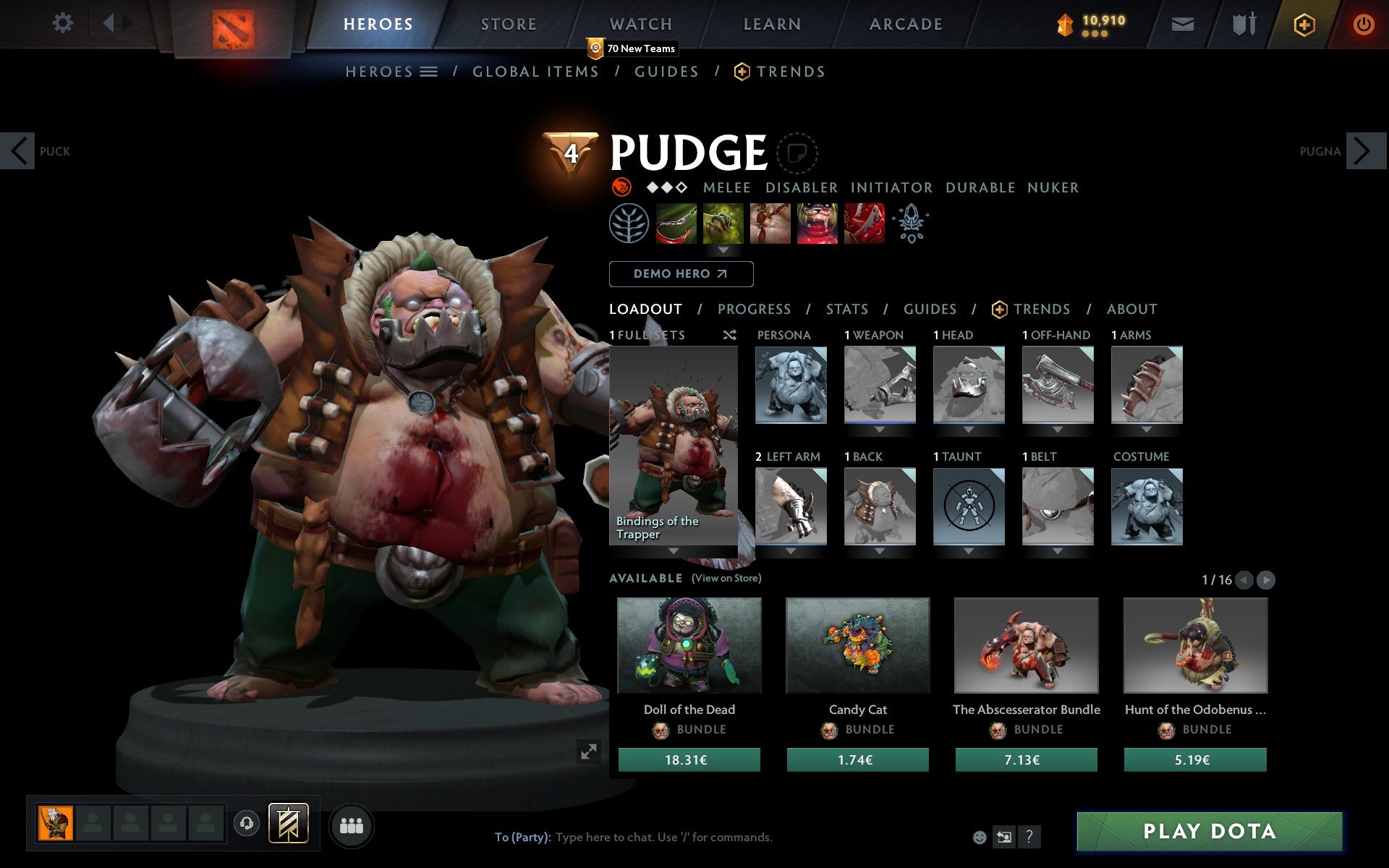Viewport: 1389px width, 868px height.
Task: Click the Meat Hook ability icon
Action: coord(676,224)
